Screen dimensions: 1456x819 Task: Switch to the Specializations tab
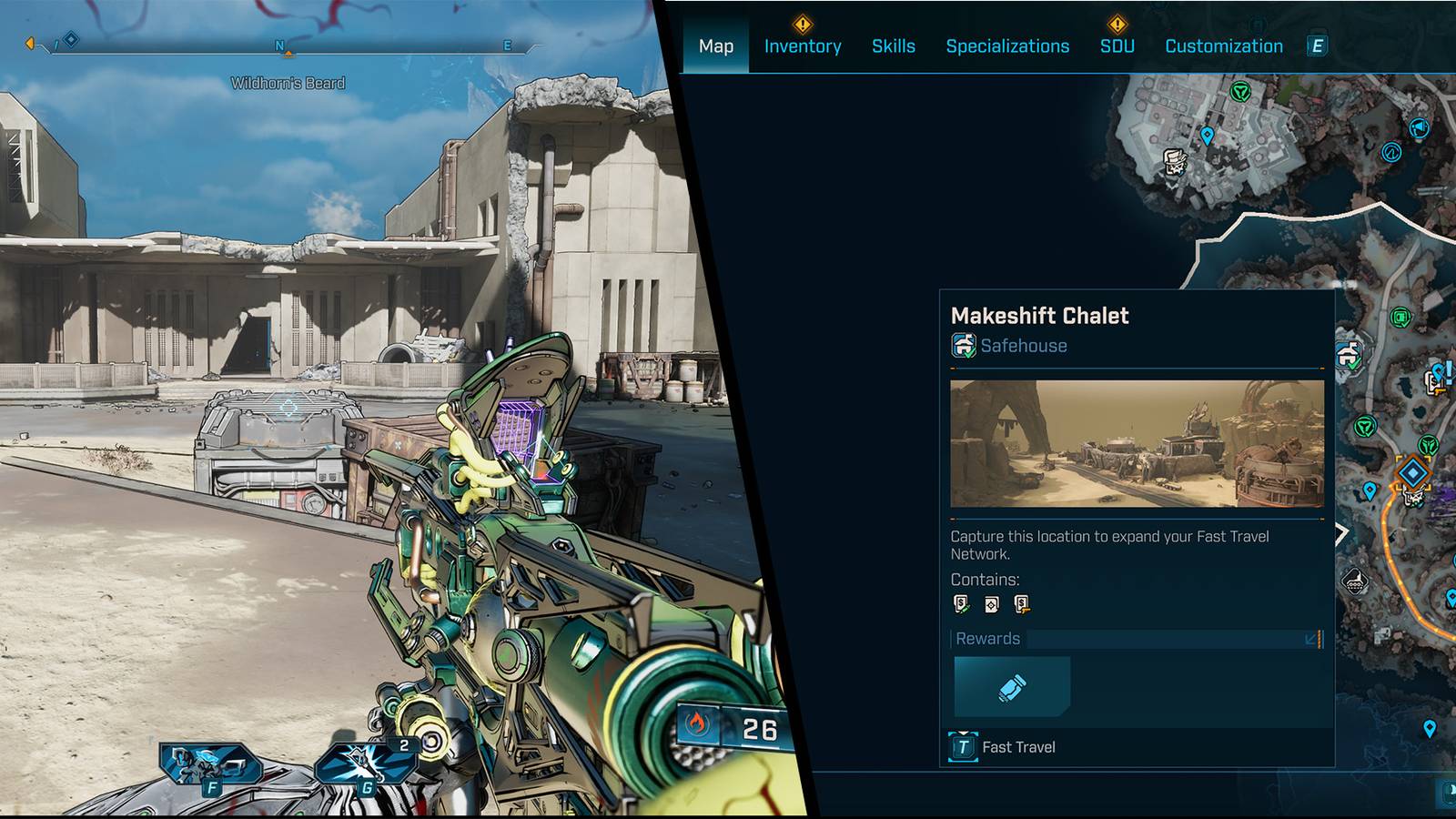pos(1008,46)
